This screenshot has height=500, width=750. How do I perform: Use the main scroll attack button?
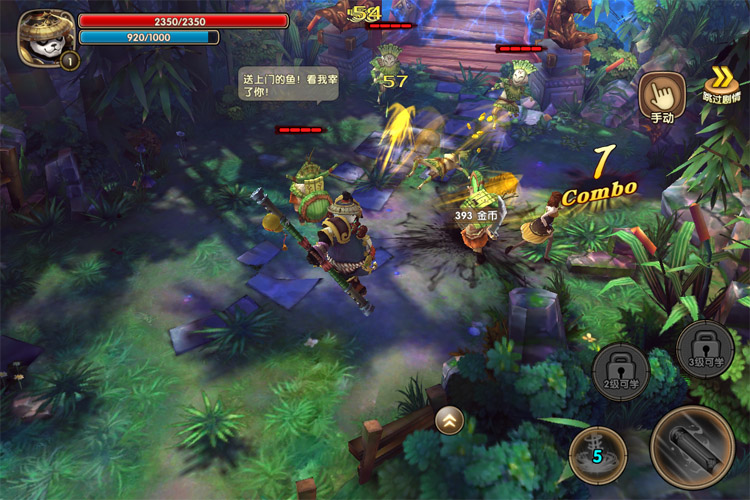coord(692,446)
